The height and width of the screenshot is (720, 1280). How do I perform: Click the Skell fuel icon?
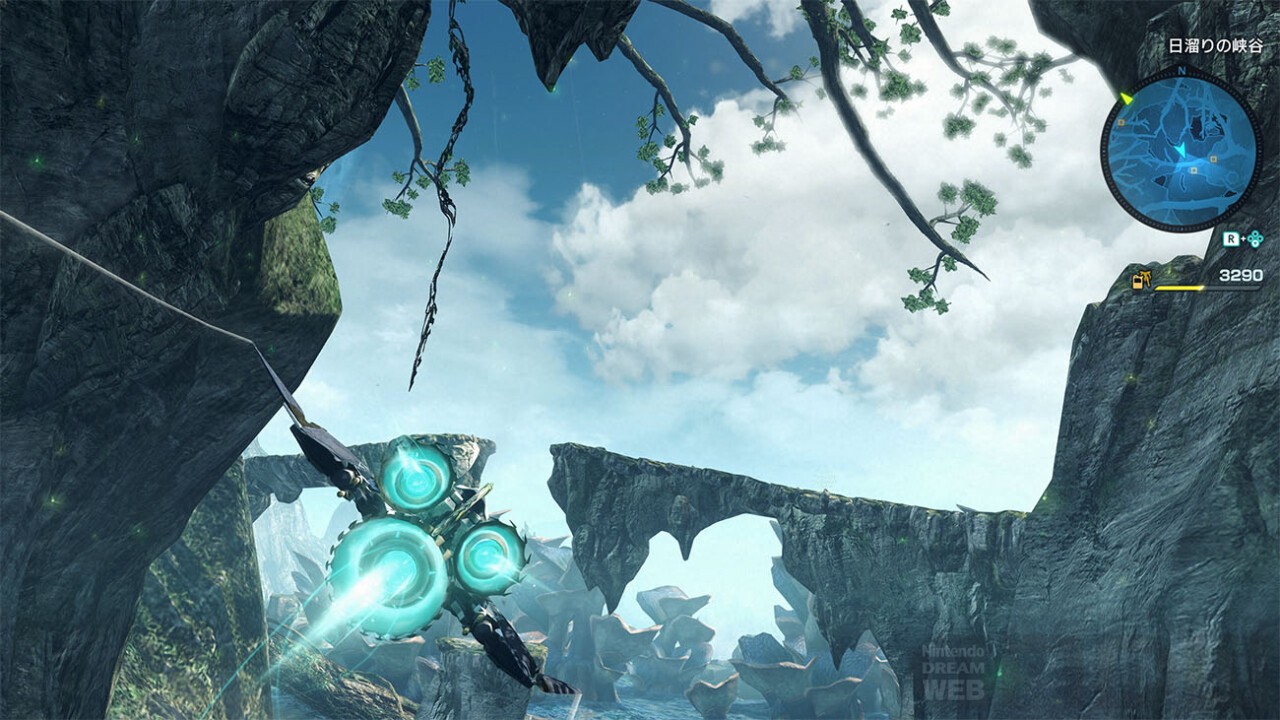pos(1141,280)
